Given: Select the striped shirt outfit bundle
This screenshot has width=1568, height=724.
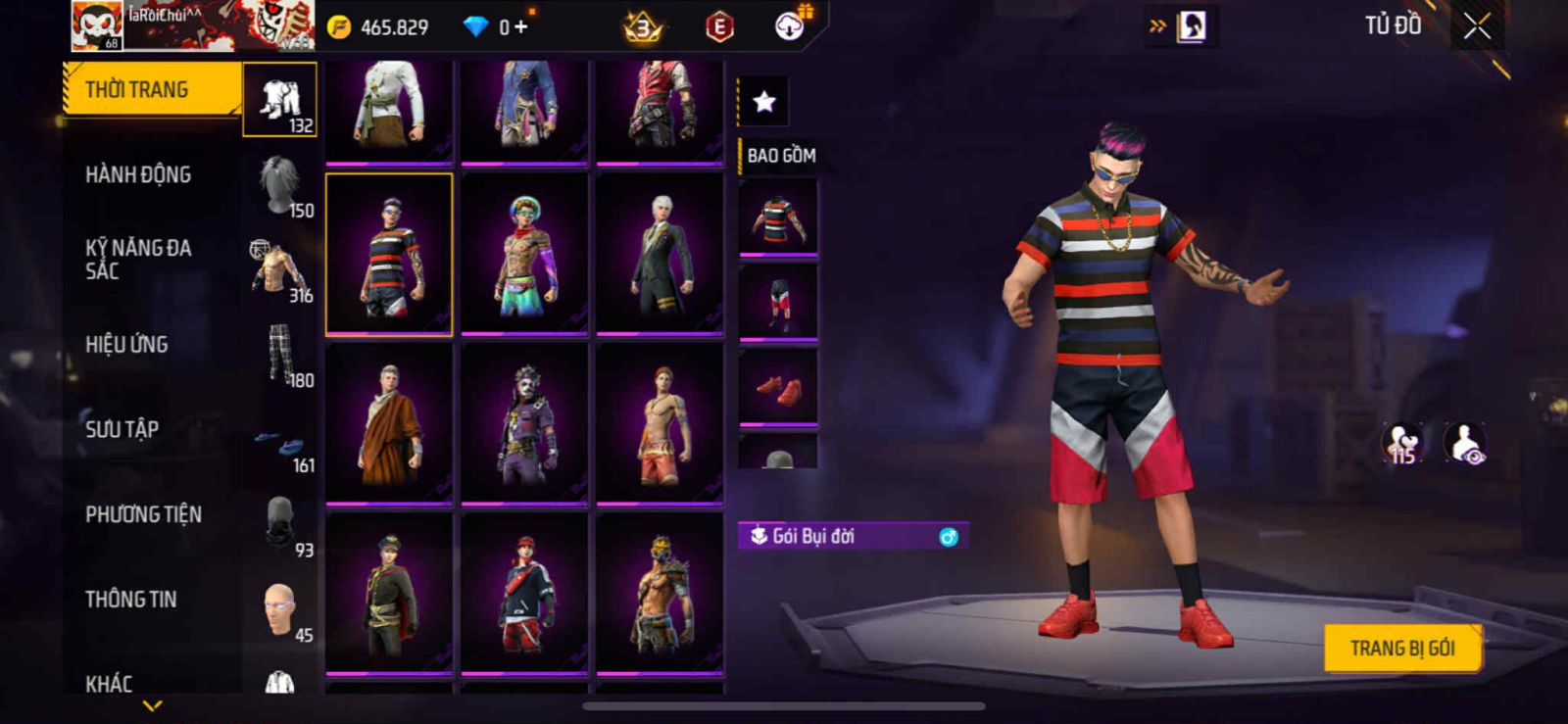Looking at the screenshot, I should coord(389,255).
